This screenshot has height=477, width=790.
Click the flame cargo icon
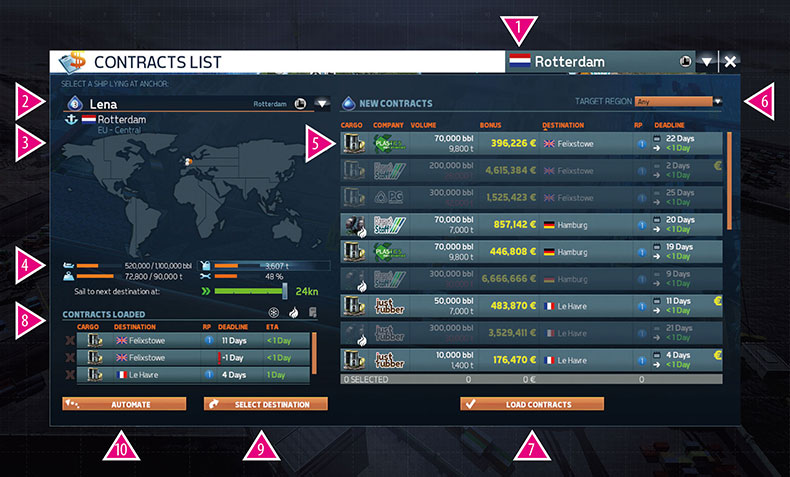294,313
